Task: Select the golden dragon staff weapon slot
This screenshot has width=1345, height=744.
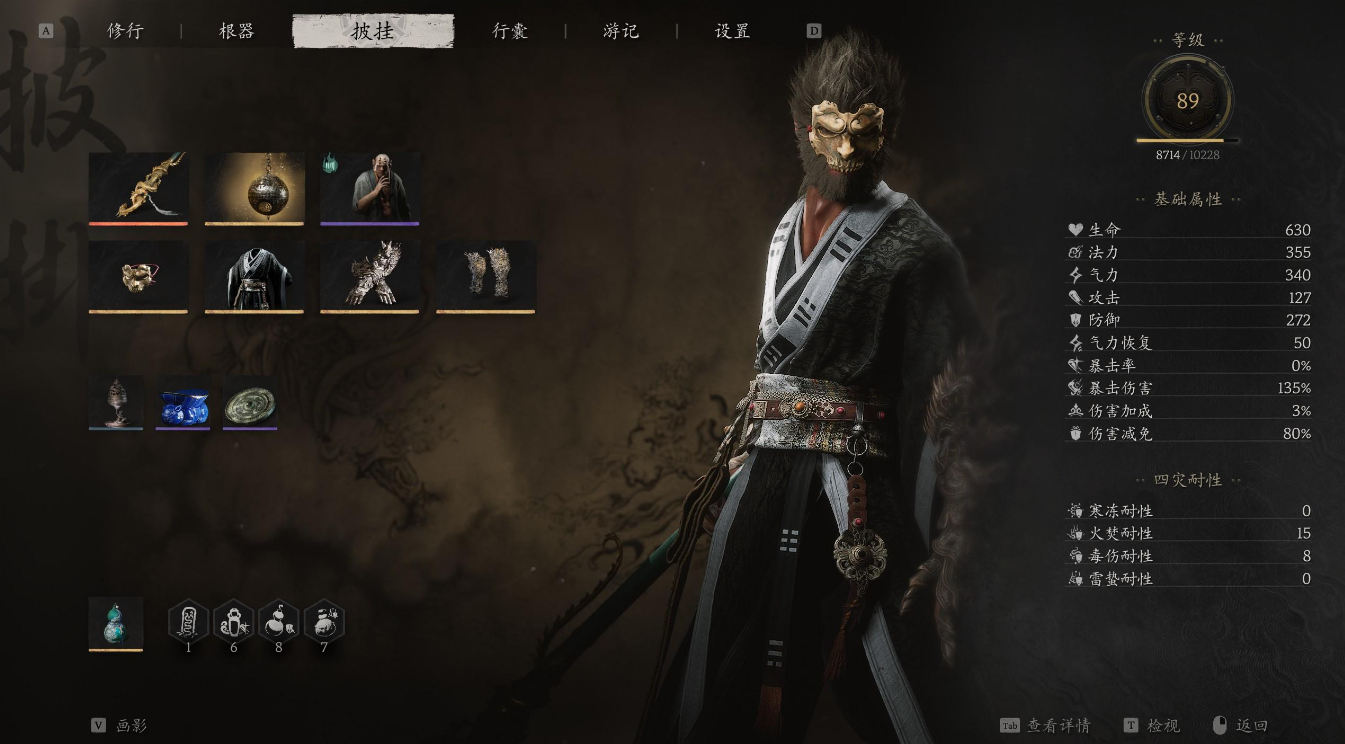Action: (x=138, y=187)
